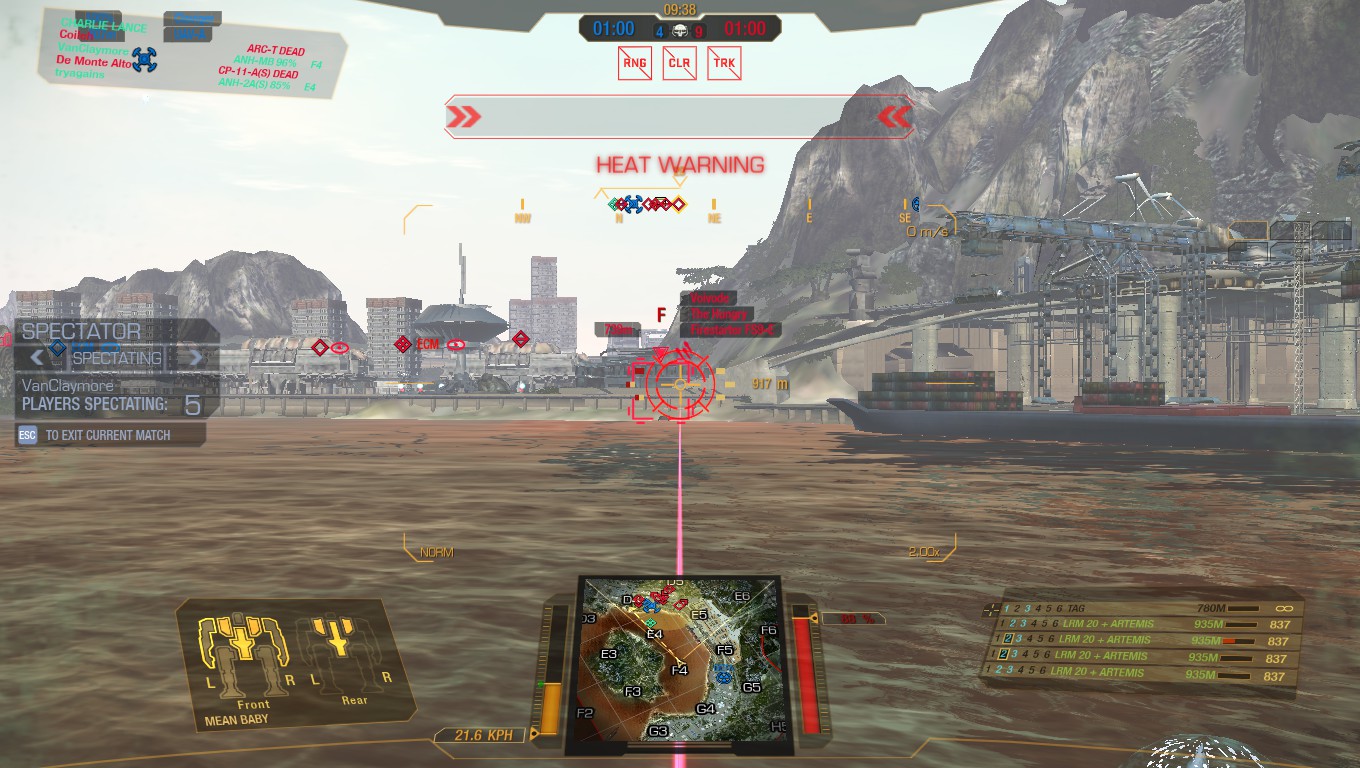Viewport: 1360px width, 768px height.
Task: Select the TRK status icon
Action: 723,63
